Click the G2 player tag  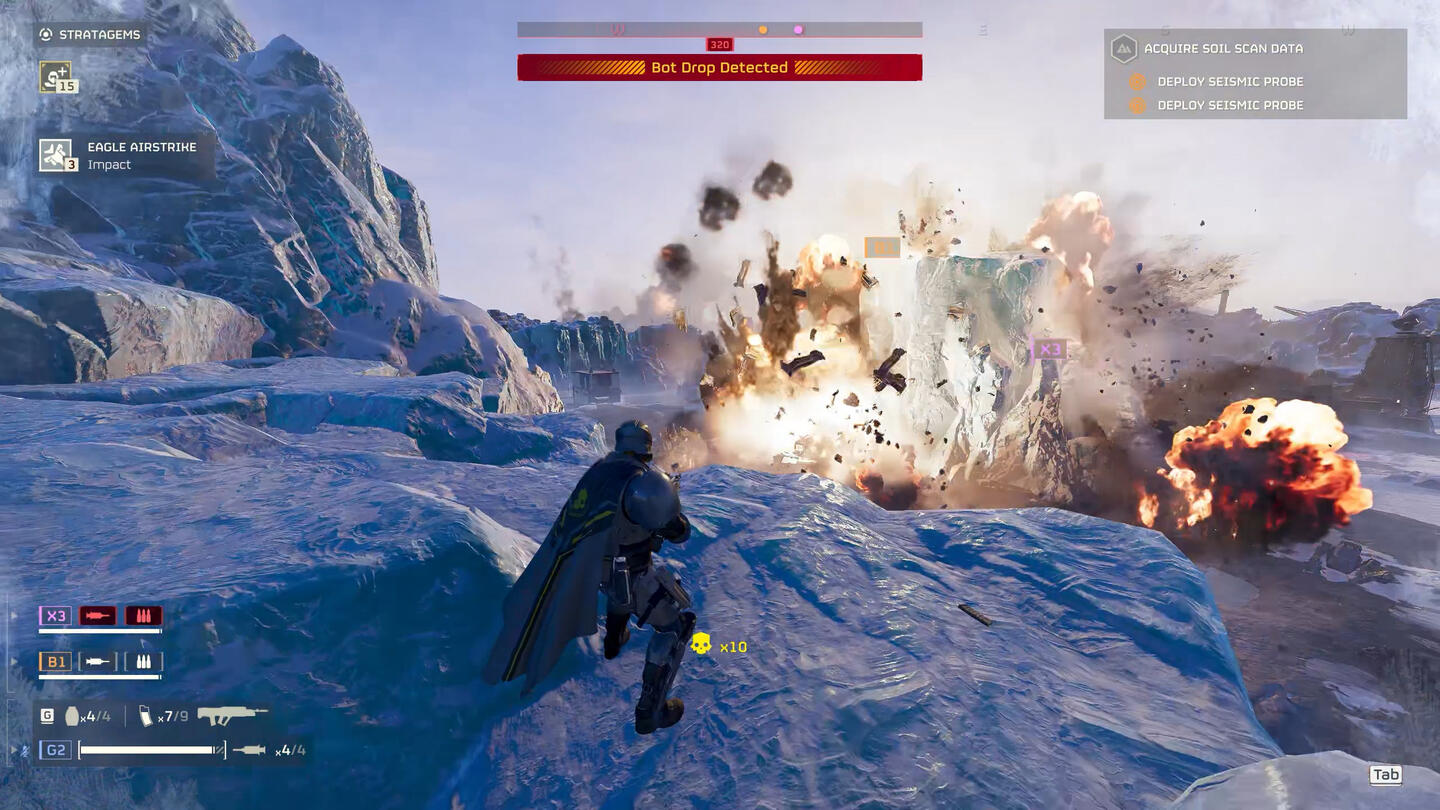pyautogui.click(x=55, y=750)
